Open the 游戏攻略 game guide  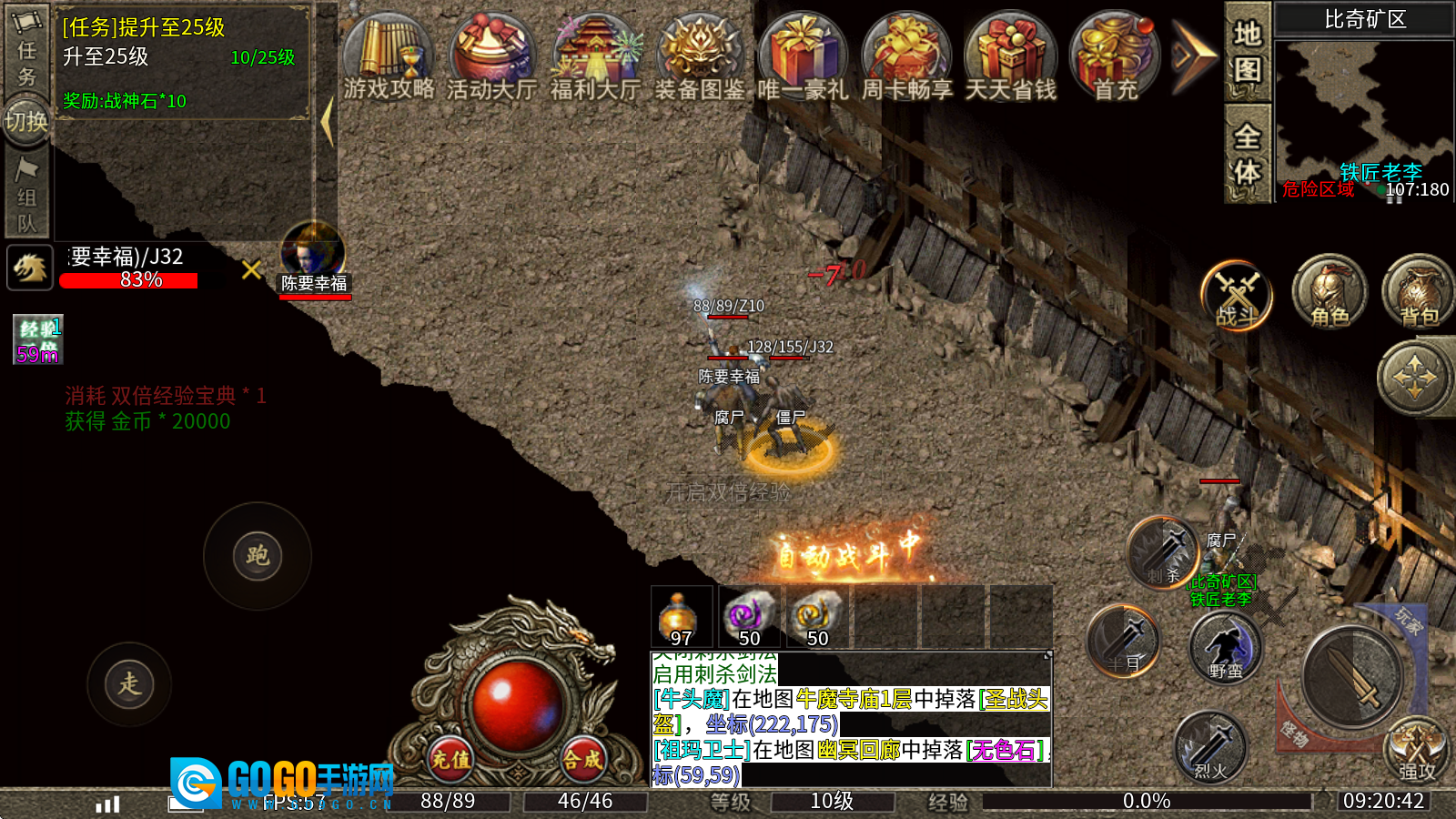pos(389,56)
